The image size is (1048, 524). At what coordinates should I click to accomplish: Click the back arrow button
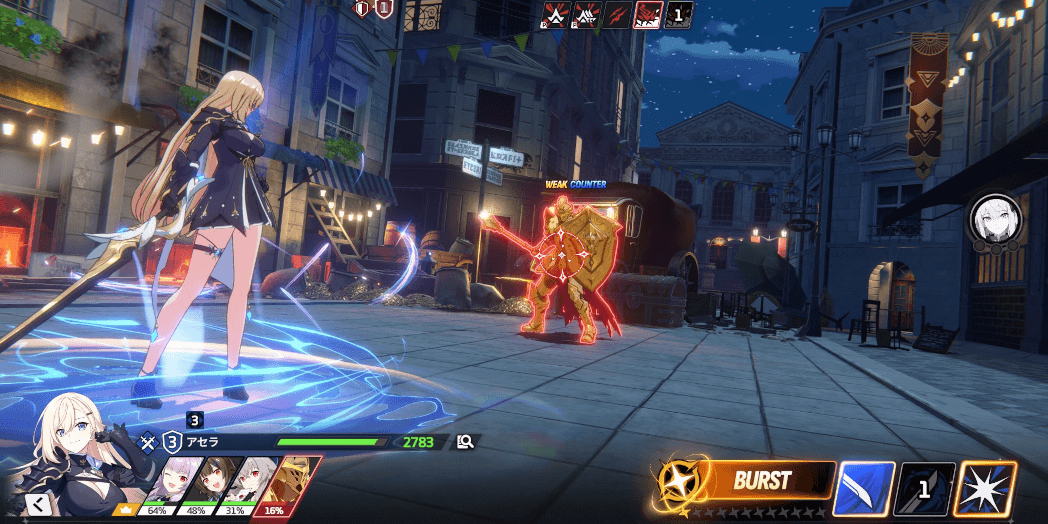pos(37,503)
